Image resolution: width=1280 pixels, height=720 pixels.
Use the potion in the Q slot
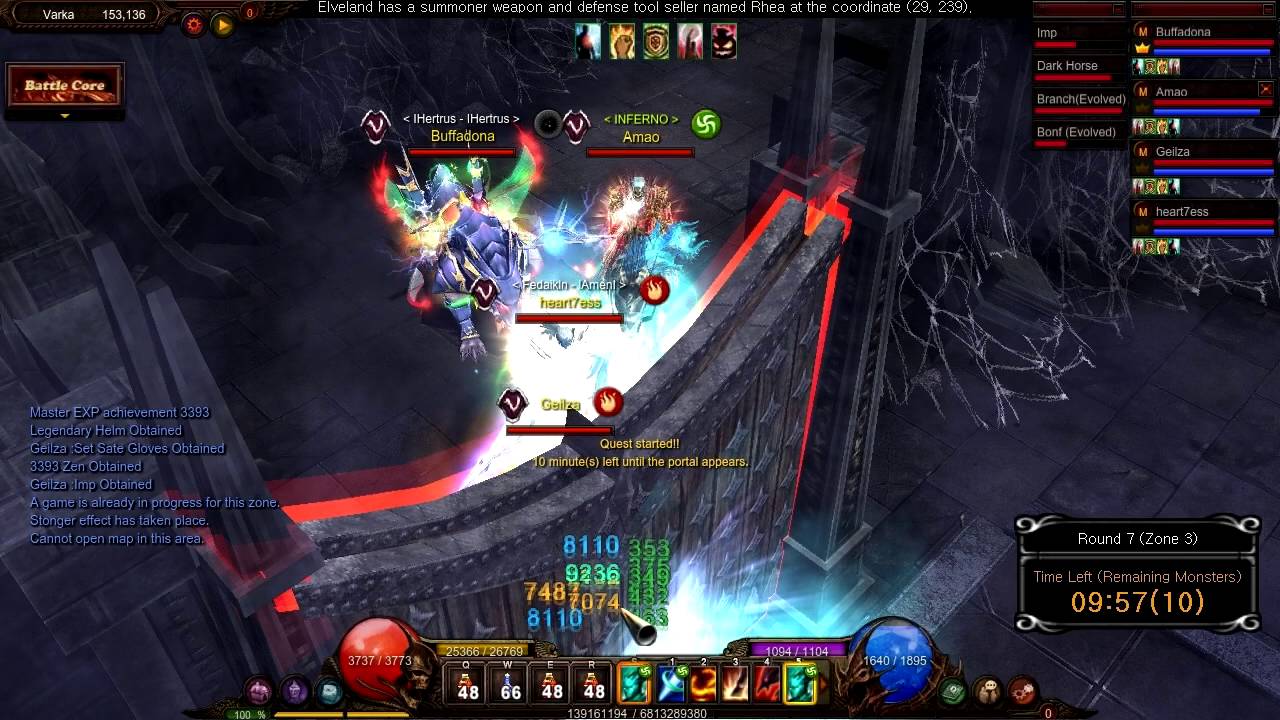tap(467, 683)
